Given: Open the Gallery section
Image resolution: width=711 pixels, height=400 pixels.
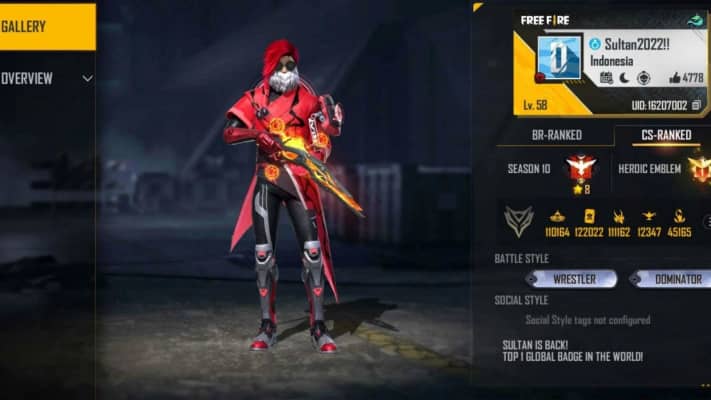Looking at the screenshot, I should point(47,27).
